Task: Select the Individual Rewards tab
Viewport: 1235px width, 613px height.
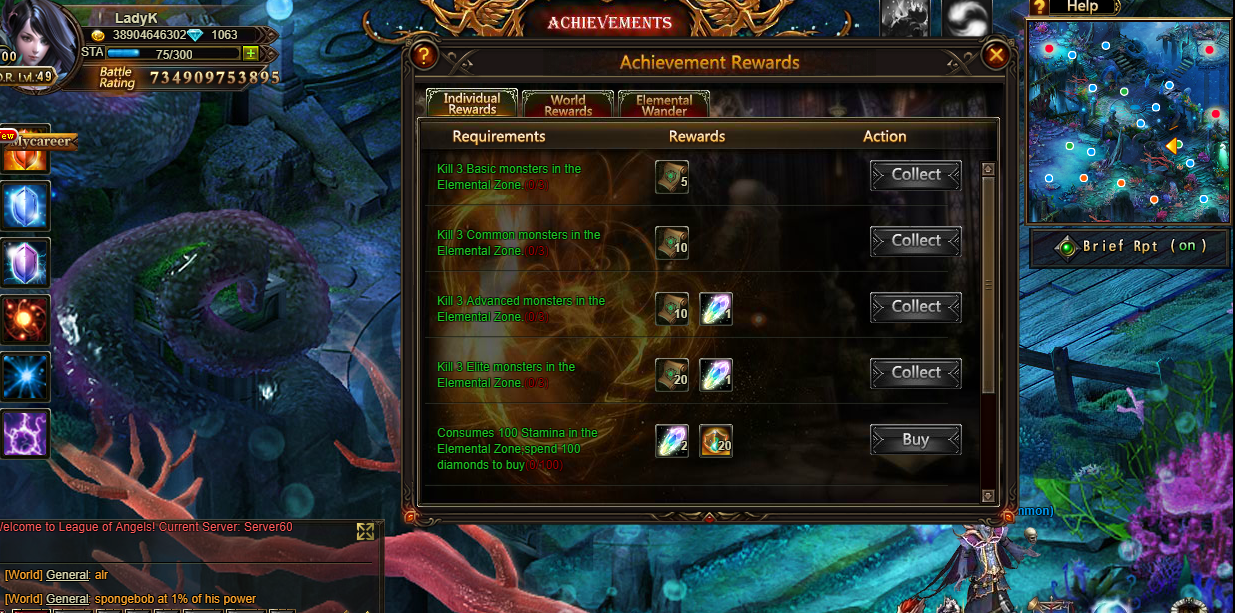Action: tap(472, 103)
